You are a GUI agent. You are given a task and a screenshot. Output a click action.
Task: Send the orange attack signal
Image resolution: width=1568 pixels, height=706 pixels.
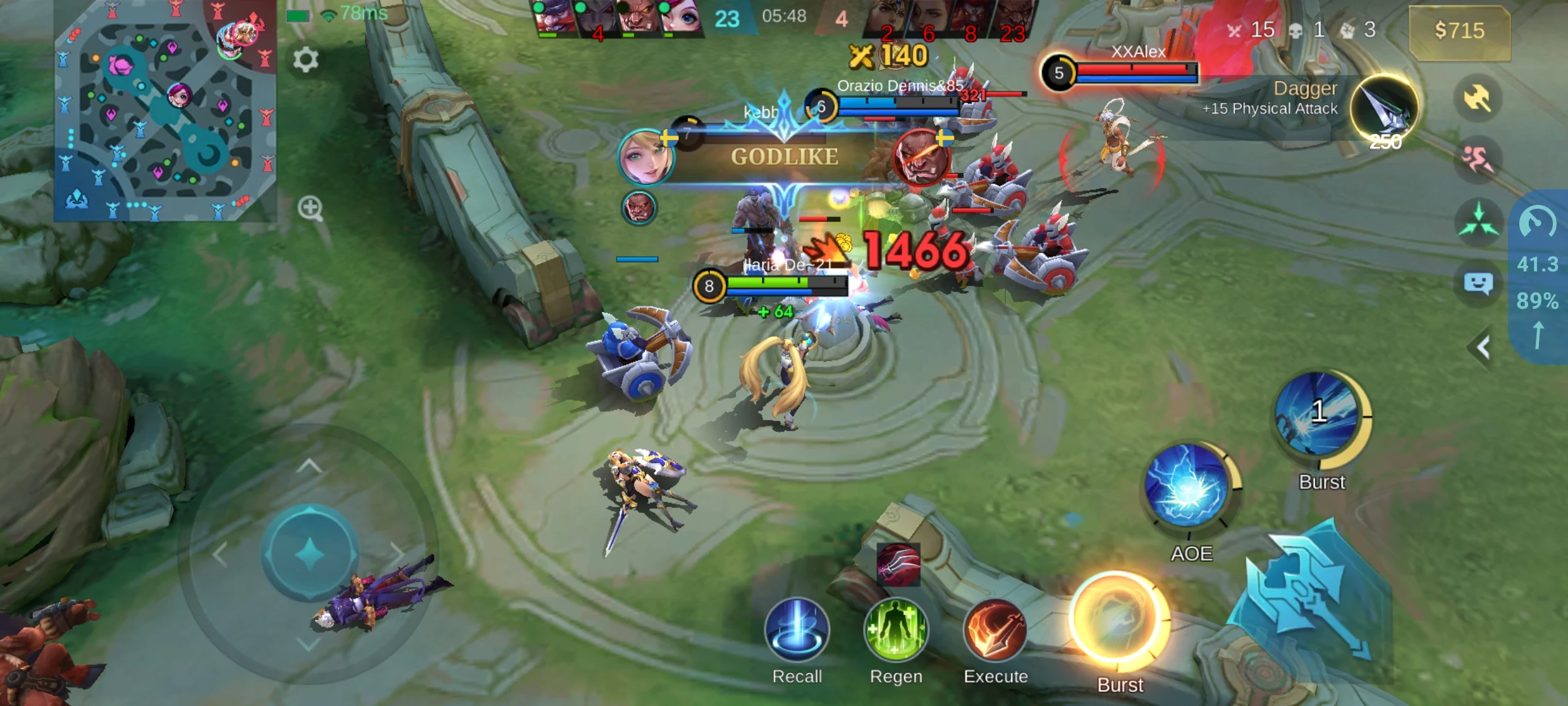point(1477,98)
